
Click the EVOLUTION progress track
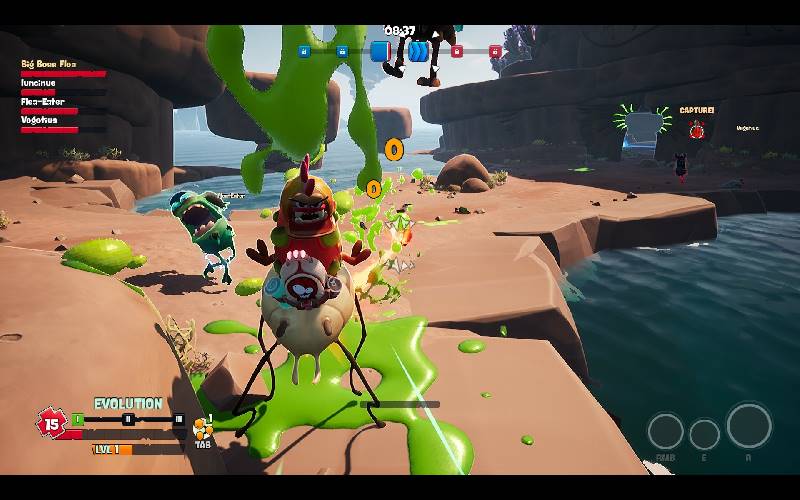point(127,419)
